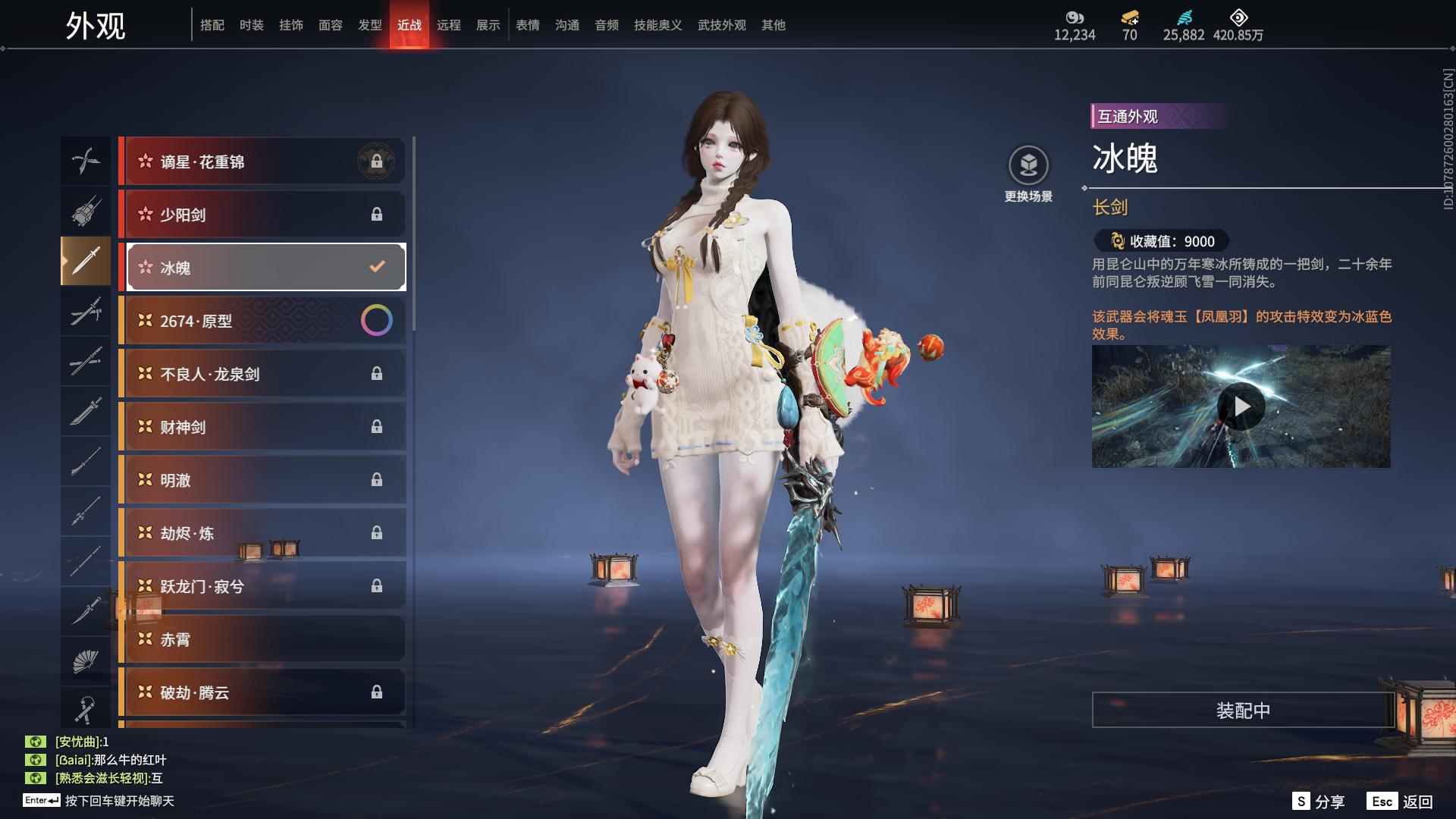This screenshot has width=1456, height=819.
Task: Select the 2674·原型 skin row
Action: (262, 321)
